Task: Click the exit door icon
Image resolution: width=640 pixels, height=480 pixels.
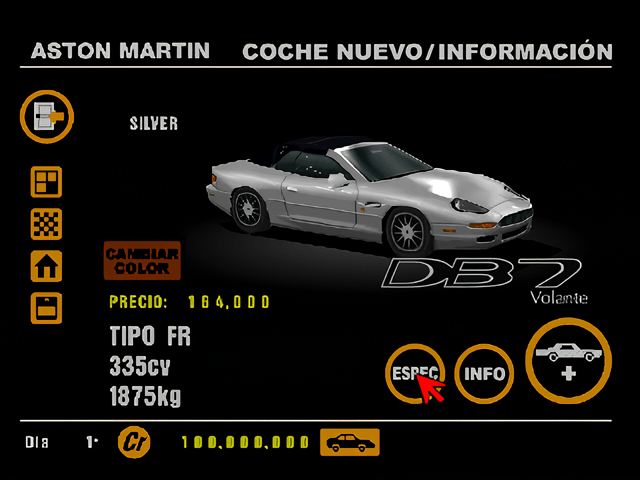Action: [x=47, y=117]
